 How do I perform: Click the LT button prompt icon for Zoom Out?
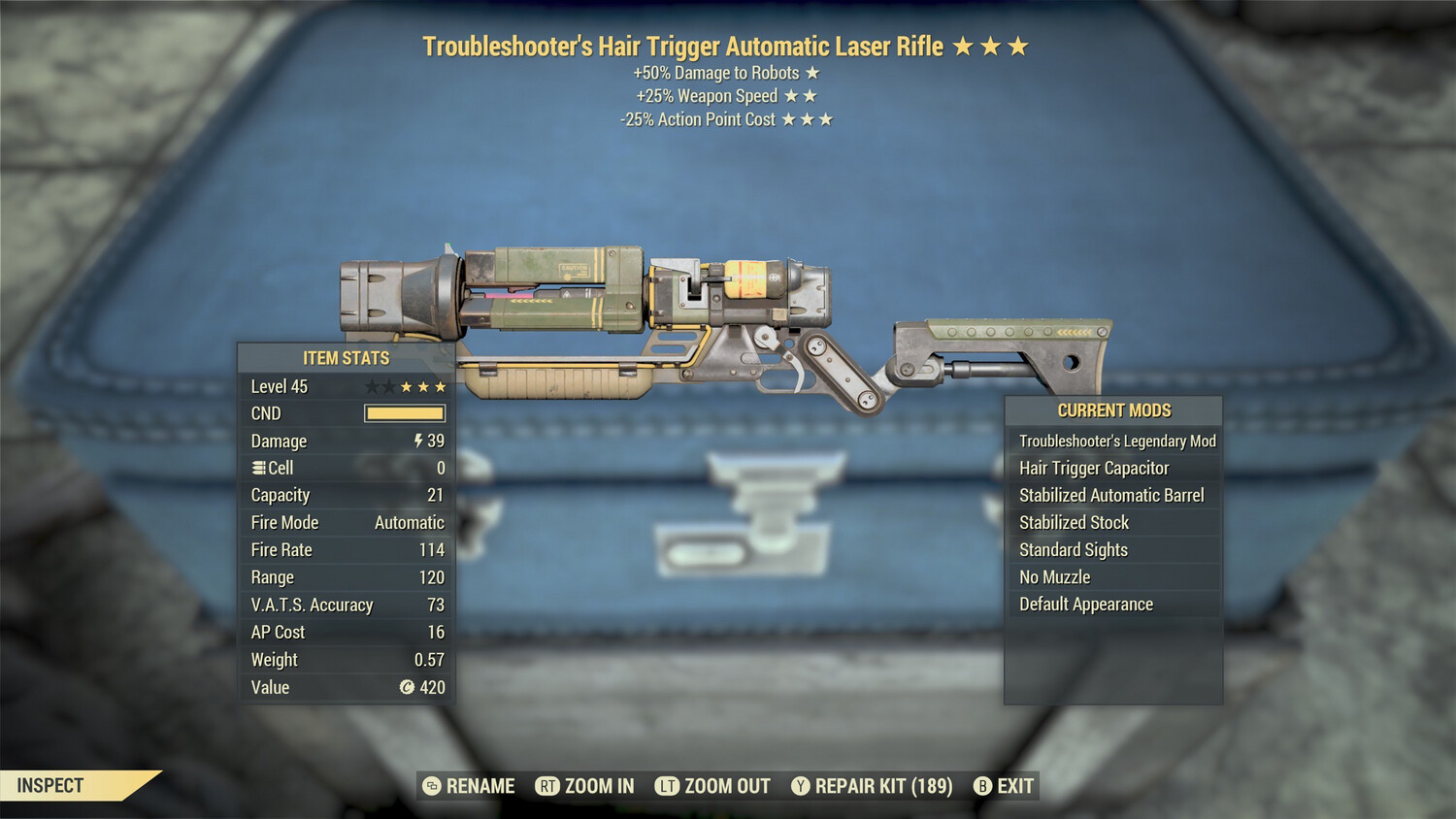pos(666,786)
